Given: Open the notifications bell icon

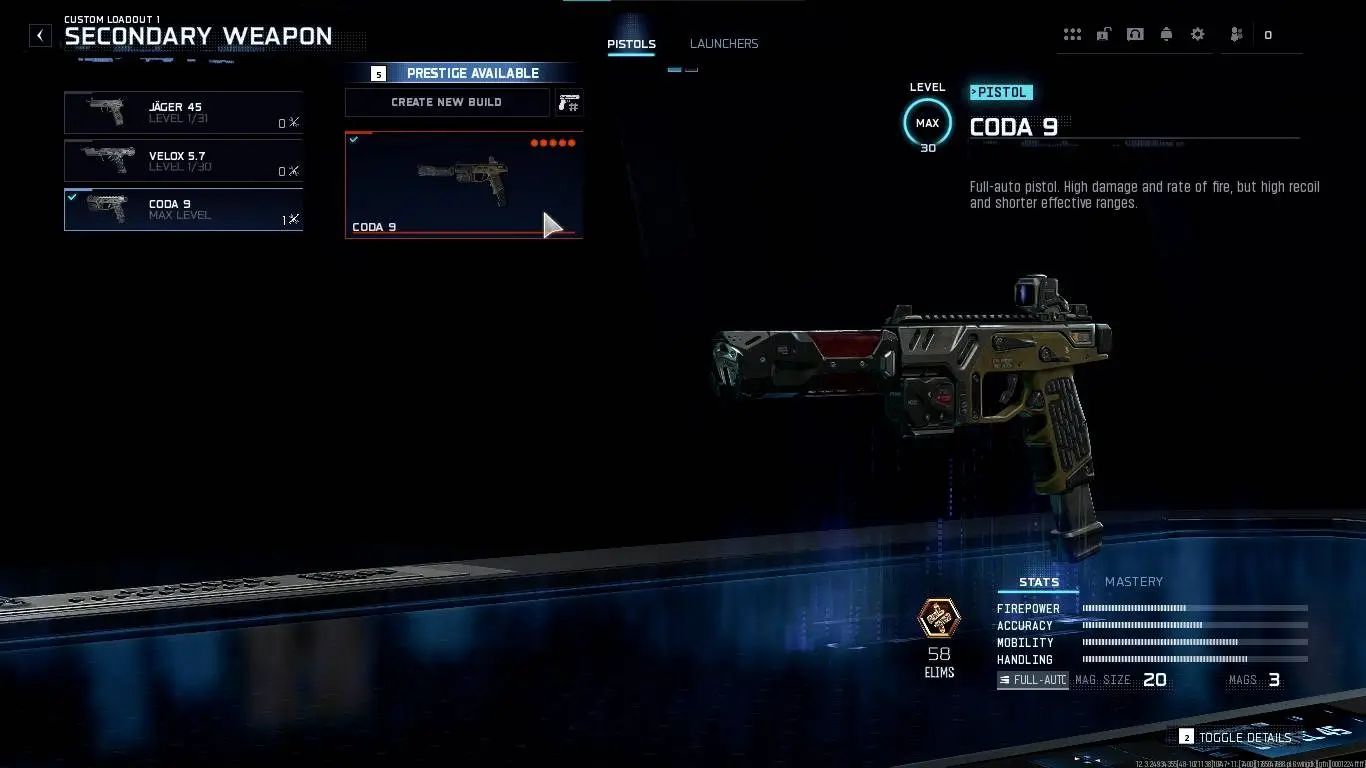Looking at the screenshot, I should point(1166,34).
